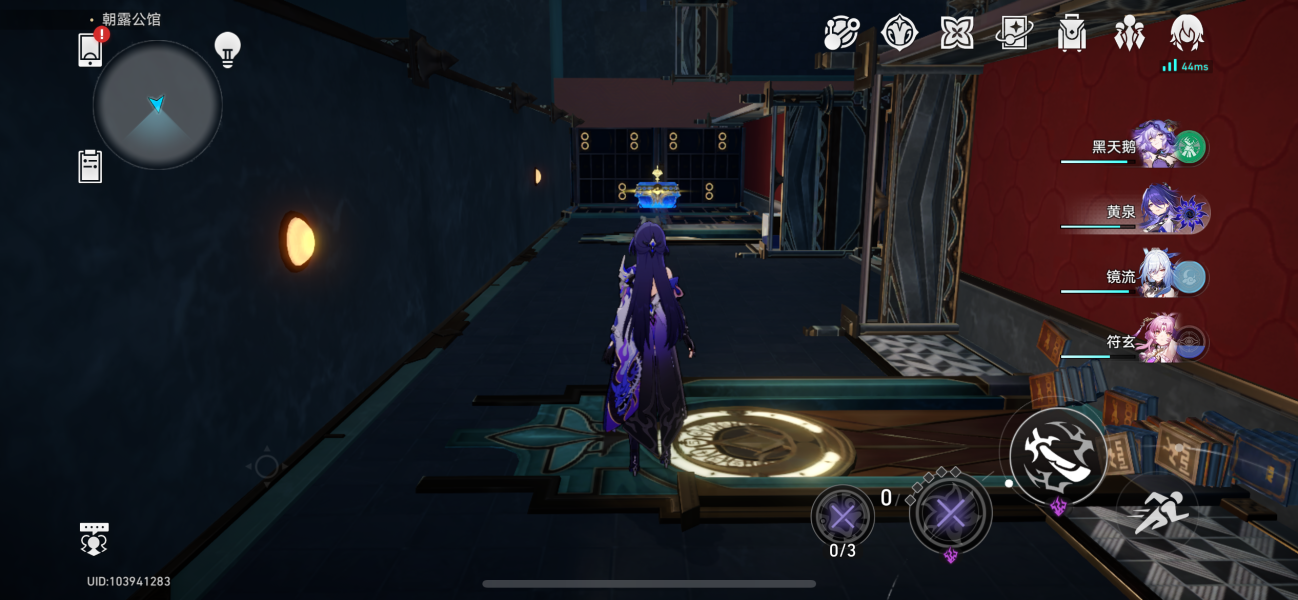Viewport: 1298px width, 600px height.
Task: Tap the large basic attack button
Action: tap(1058, 455)
